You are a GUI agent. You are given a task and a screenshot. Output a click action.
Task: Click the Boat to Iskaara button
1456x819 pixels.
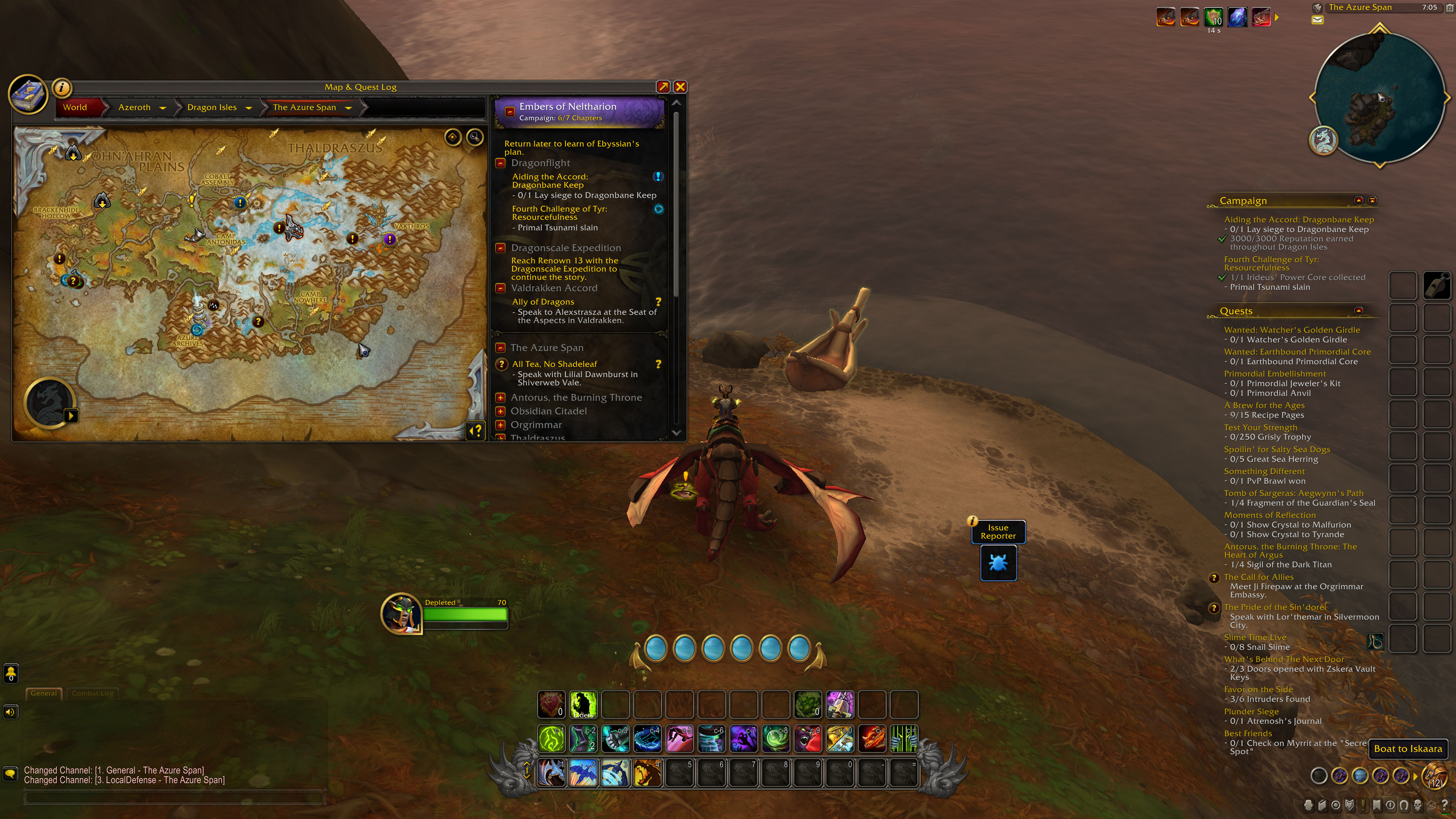point(1407,749)
